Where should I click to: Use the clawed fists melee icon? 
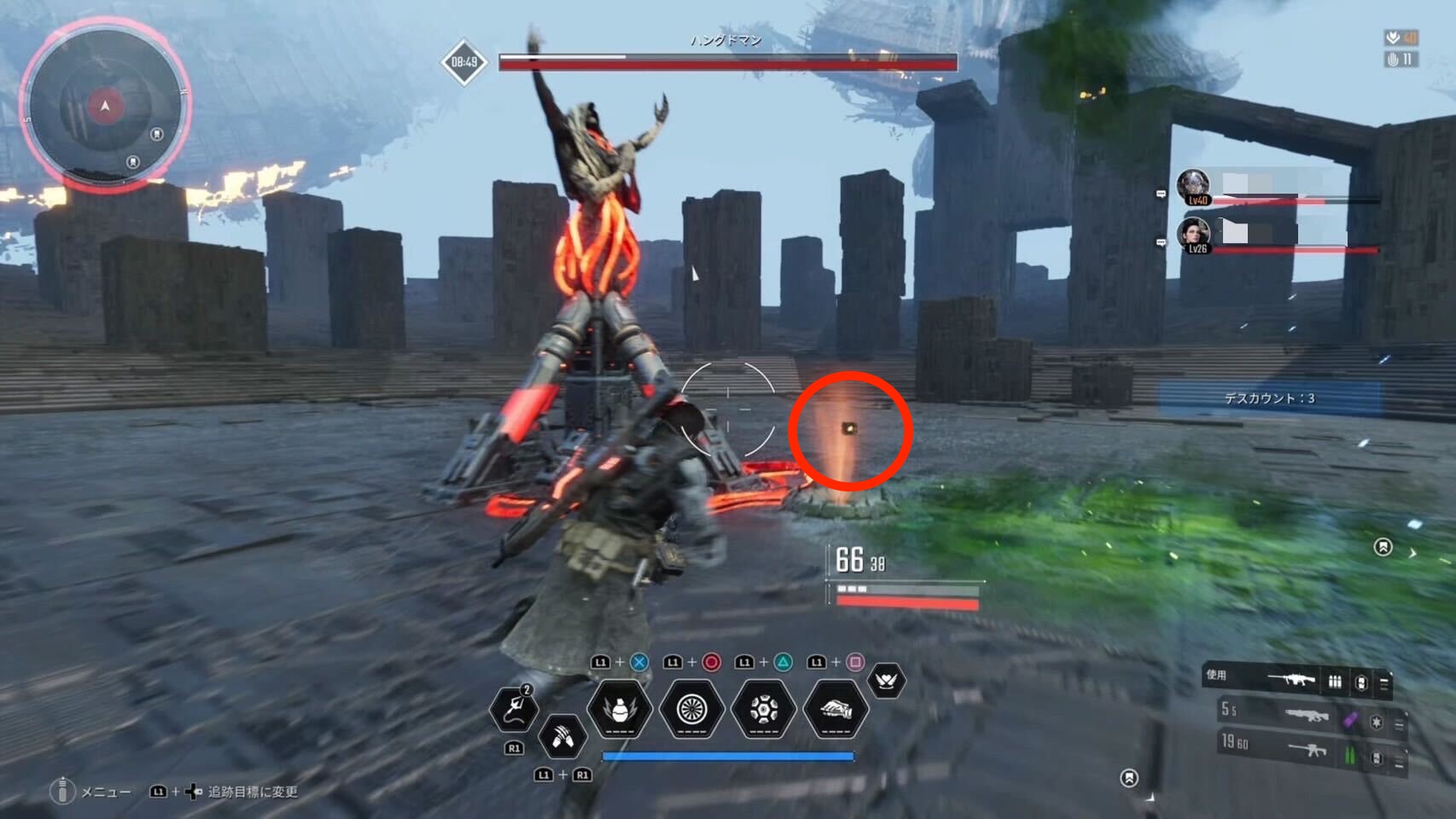pyautogui.click(x=562, y=735)
